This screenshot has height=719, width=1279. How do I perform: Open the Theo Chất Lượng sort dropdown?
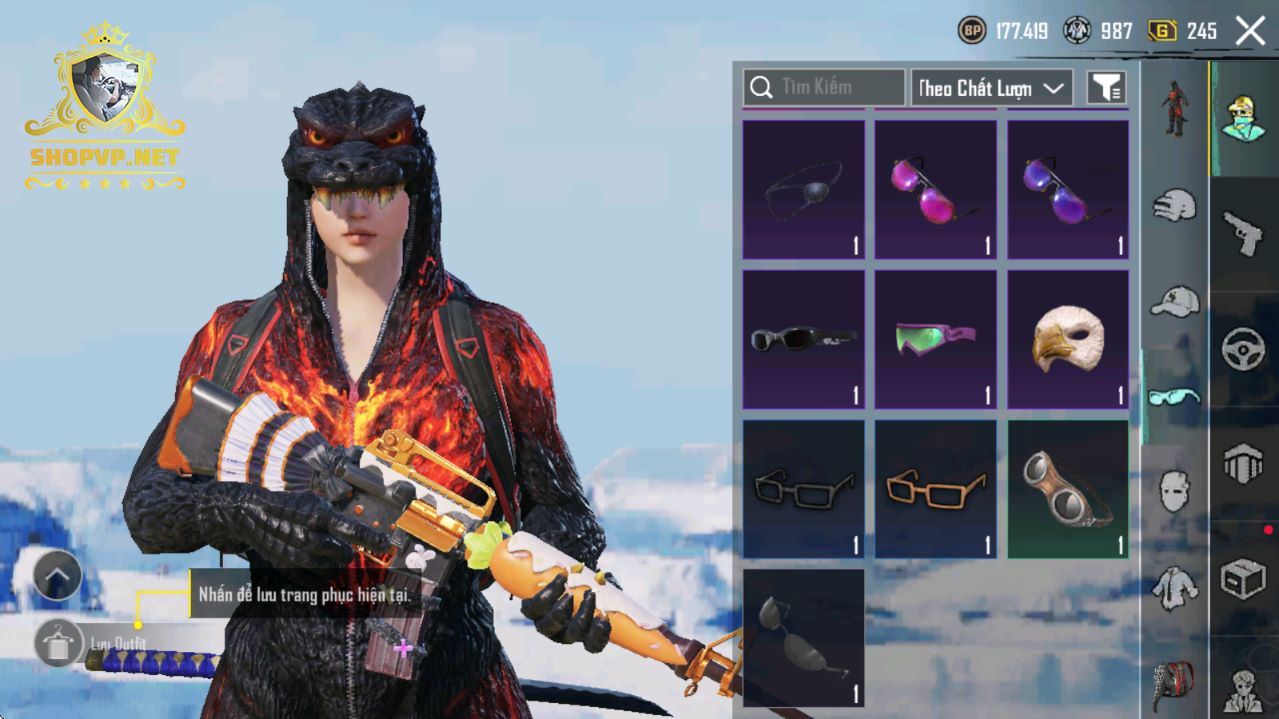[991, 88]
